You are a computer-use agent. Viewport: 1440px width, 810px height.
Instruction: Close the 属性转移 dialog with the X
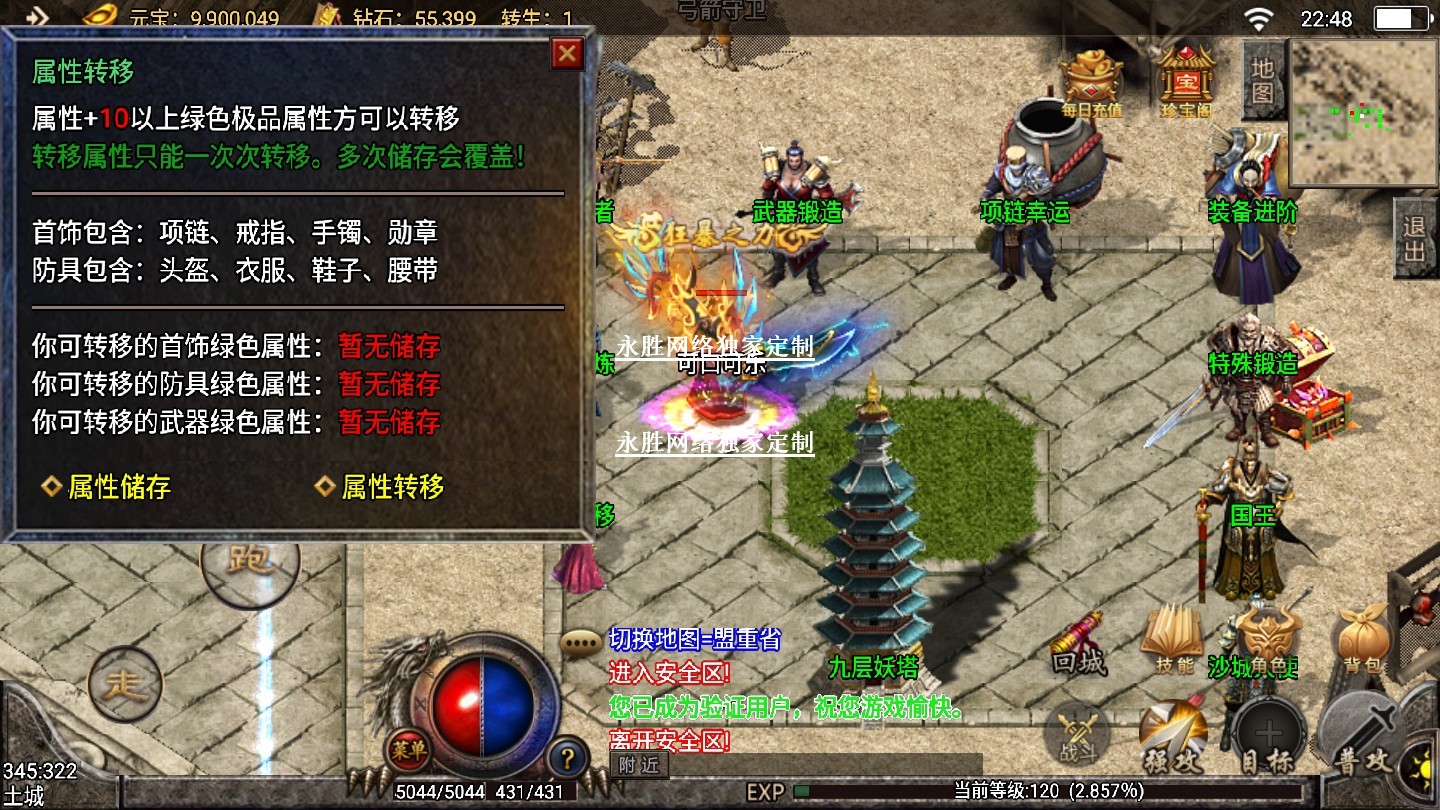click(568, 53)
